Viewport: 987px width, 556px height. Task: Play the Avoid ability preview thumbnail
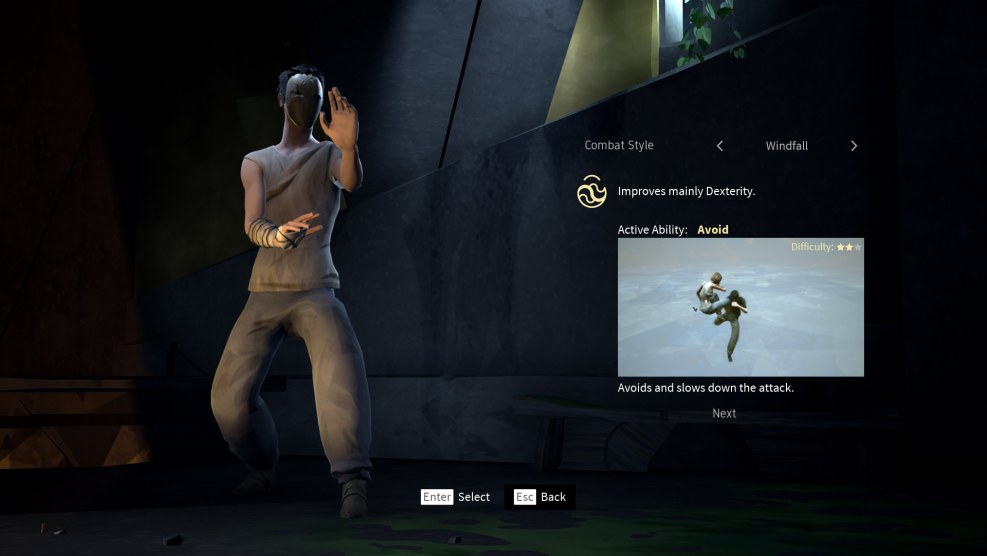tap(740, 307)
